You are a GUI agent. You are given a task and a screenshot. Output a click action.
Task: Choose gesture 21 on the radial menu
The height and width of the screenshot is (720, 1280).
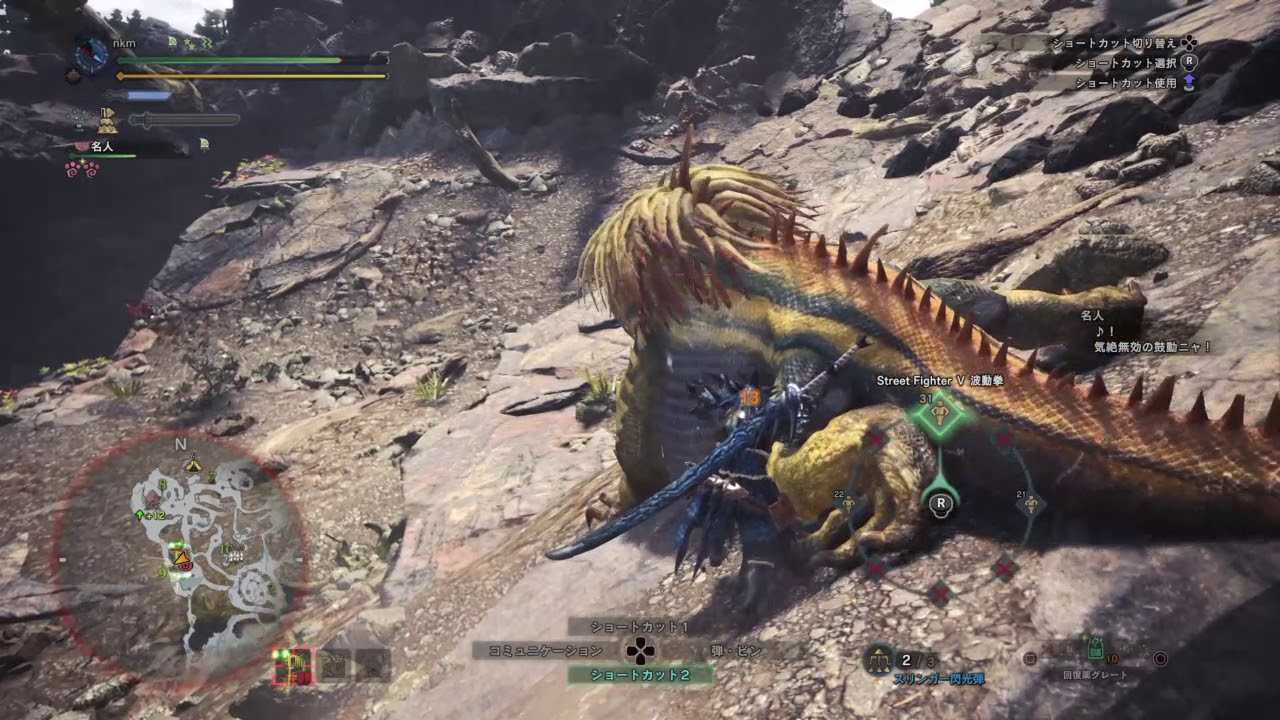(1030, 503)
